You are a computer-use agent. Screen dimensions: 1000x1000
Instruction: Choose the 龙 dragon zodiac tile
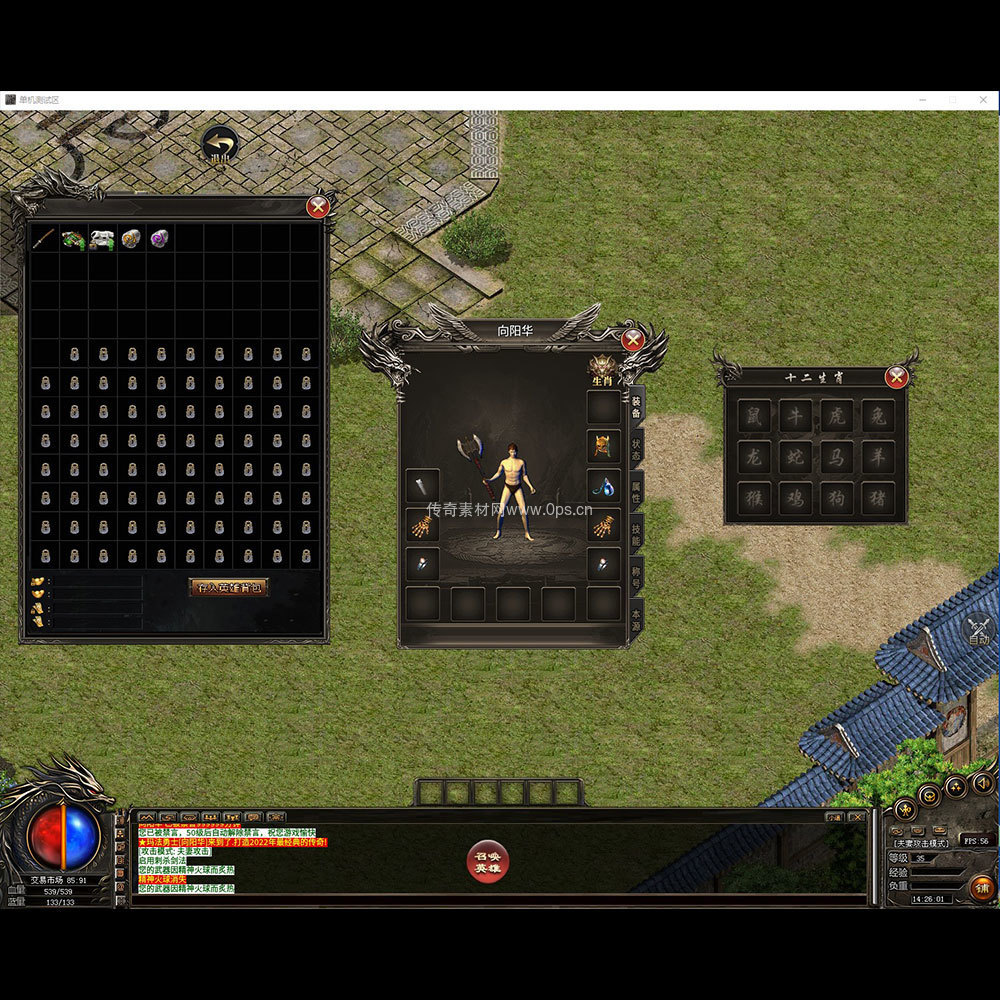[755, 456]
